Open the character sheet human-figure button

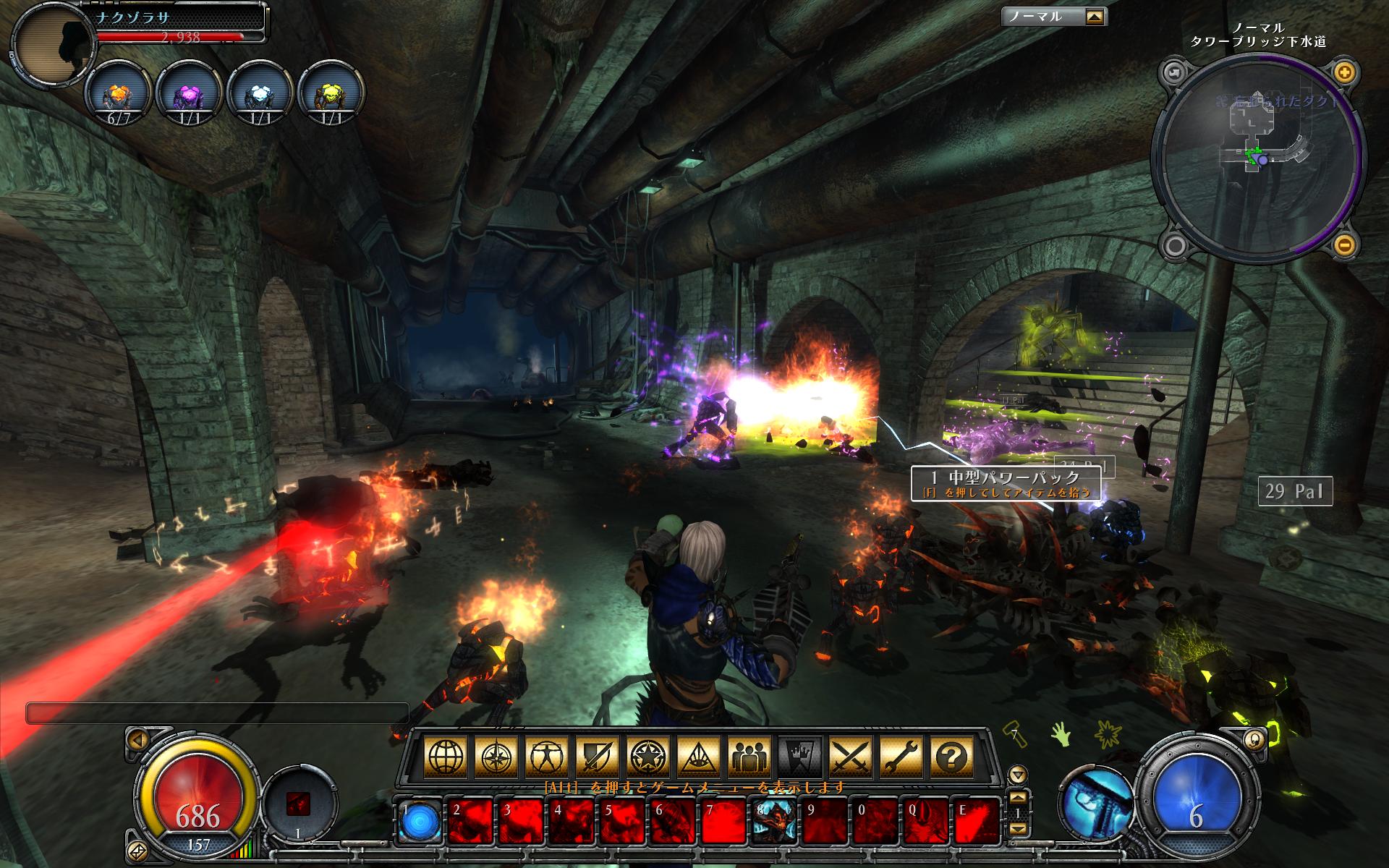point(545,757)
